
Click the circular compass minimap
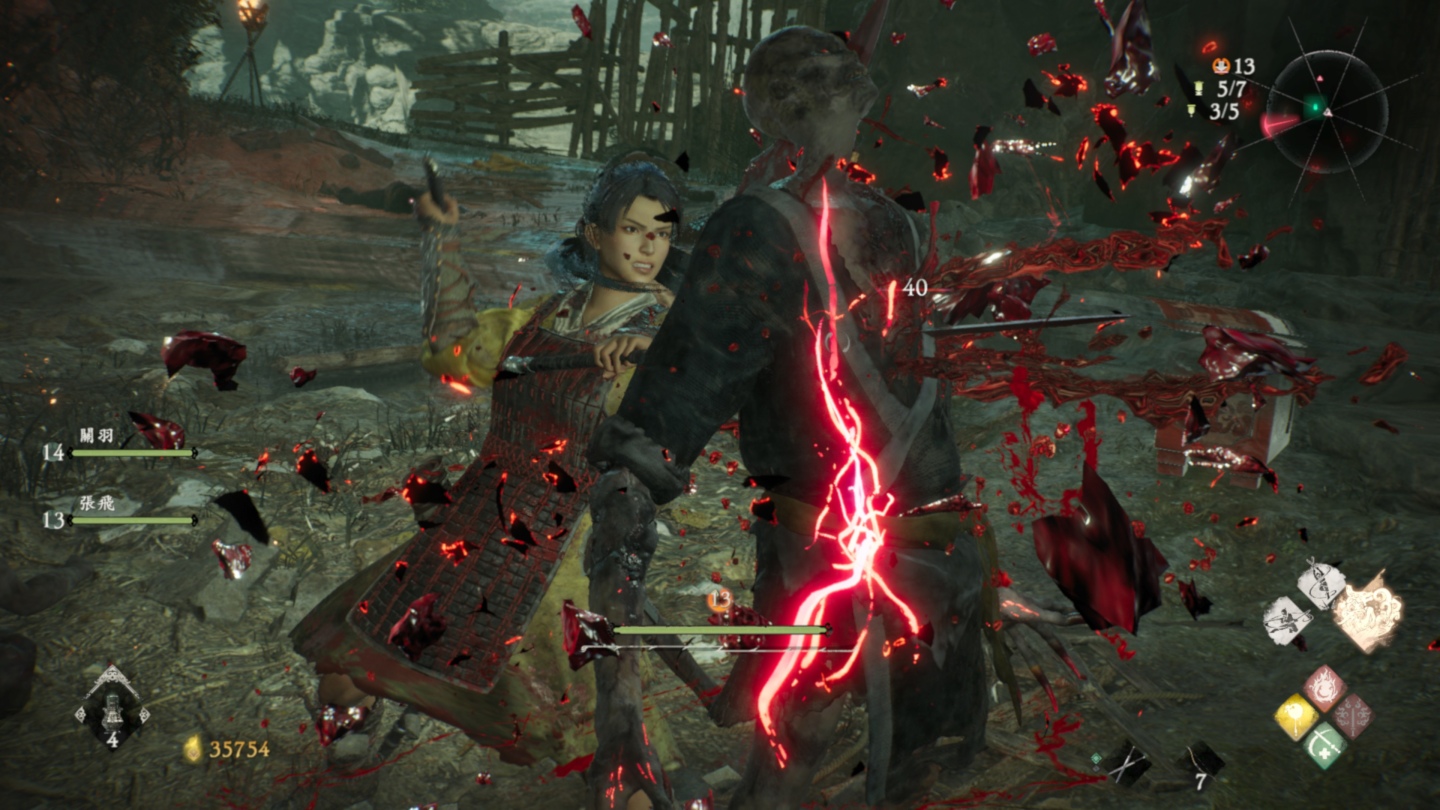coord(1326,111)
